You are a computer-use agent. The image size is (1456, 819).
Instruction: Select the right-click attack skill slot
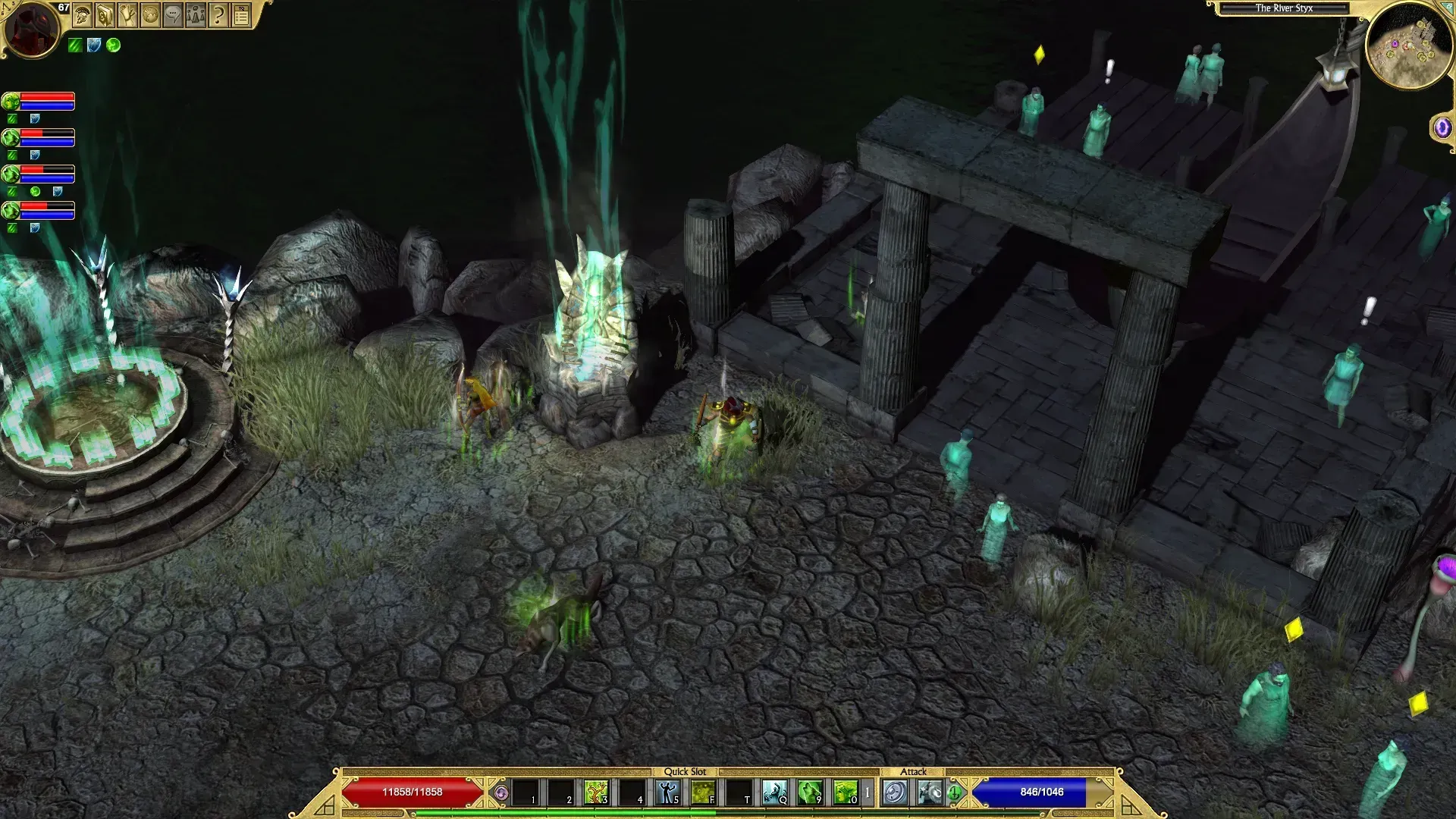(930, 792)
